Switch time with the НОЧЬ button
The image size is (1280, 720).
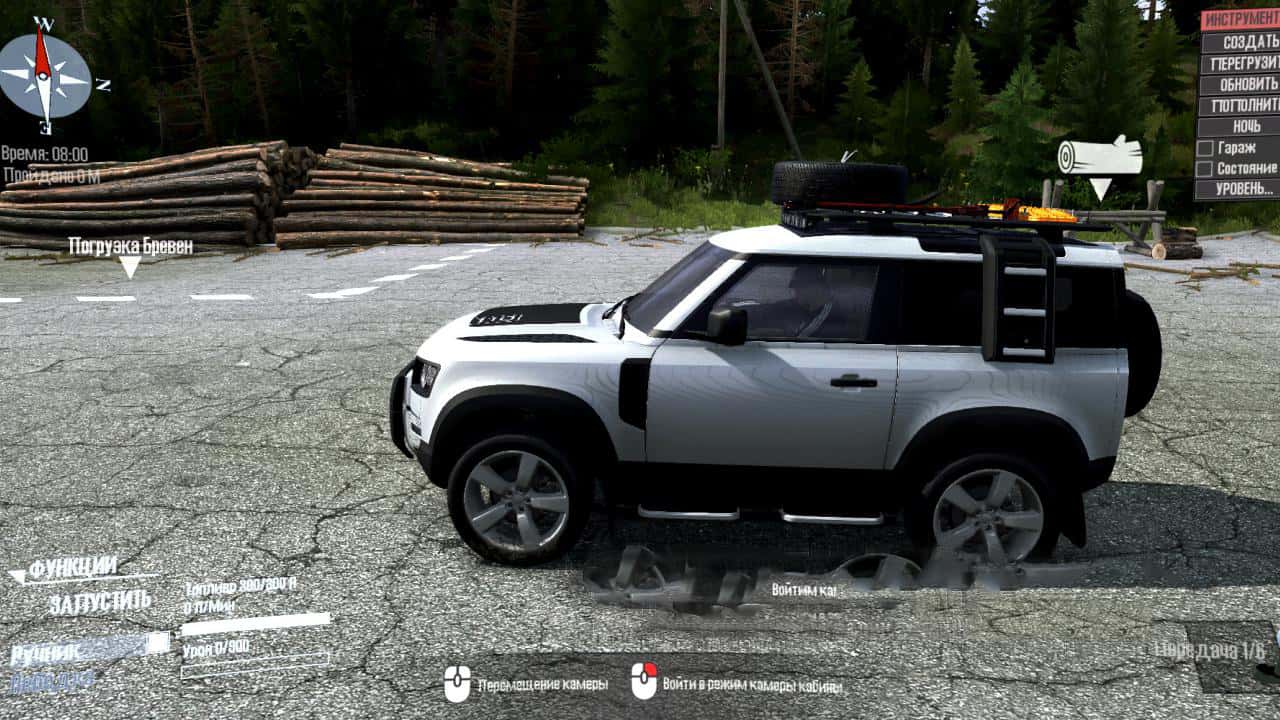click(x=1240, y=126)
